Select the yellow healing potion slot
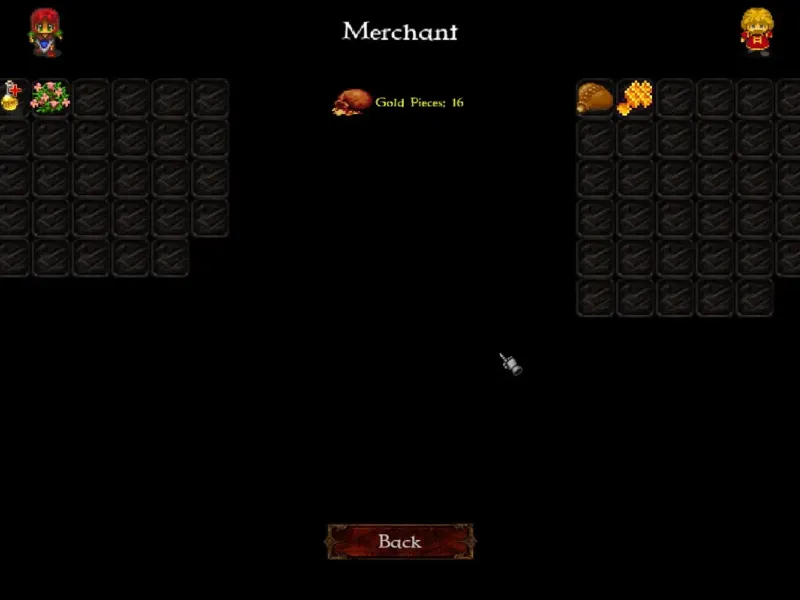The height and width of the screenshot is (600, 800). (11, 97)
